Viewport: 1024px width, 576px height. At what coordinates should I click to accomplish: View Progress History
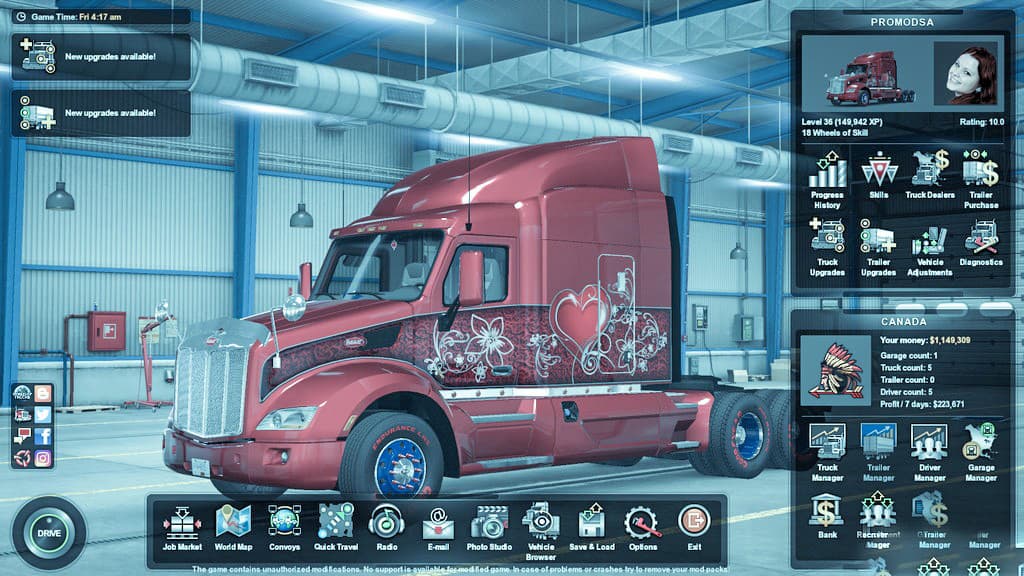click(827, 179)
